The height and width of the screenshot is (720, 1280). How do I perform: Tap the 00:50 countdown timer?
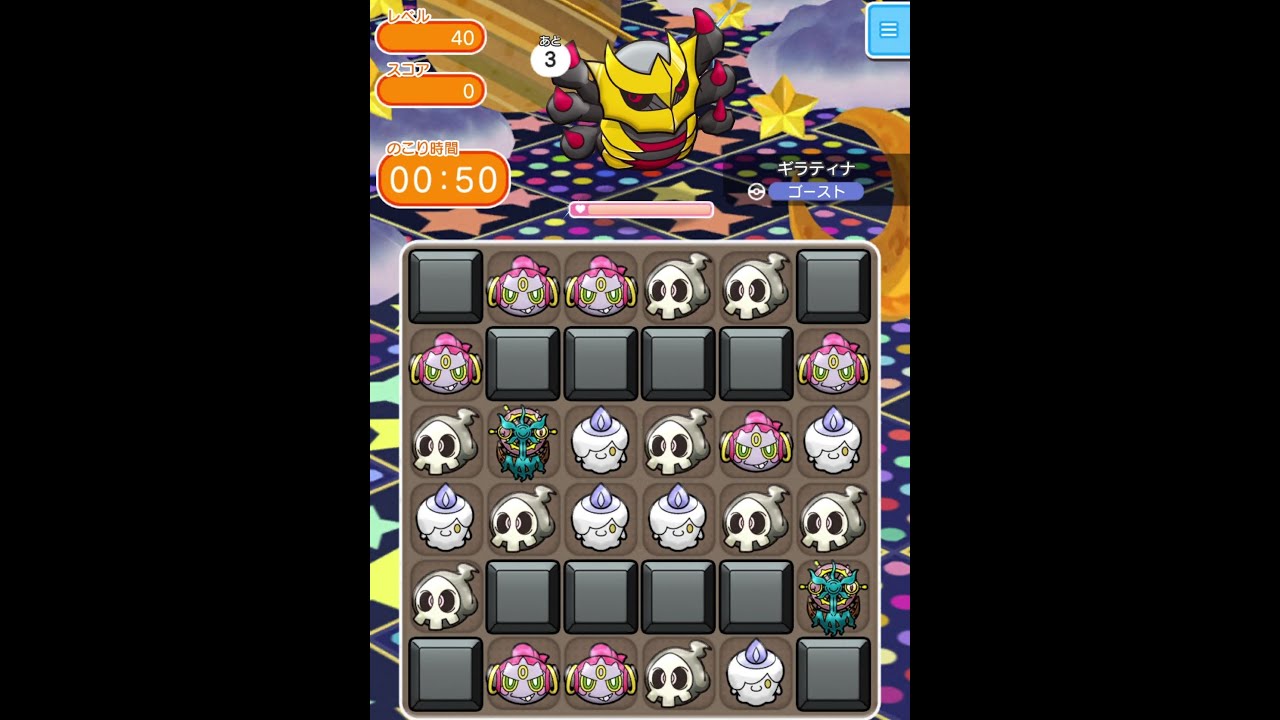click(443, 178)
